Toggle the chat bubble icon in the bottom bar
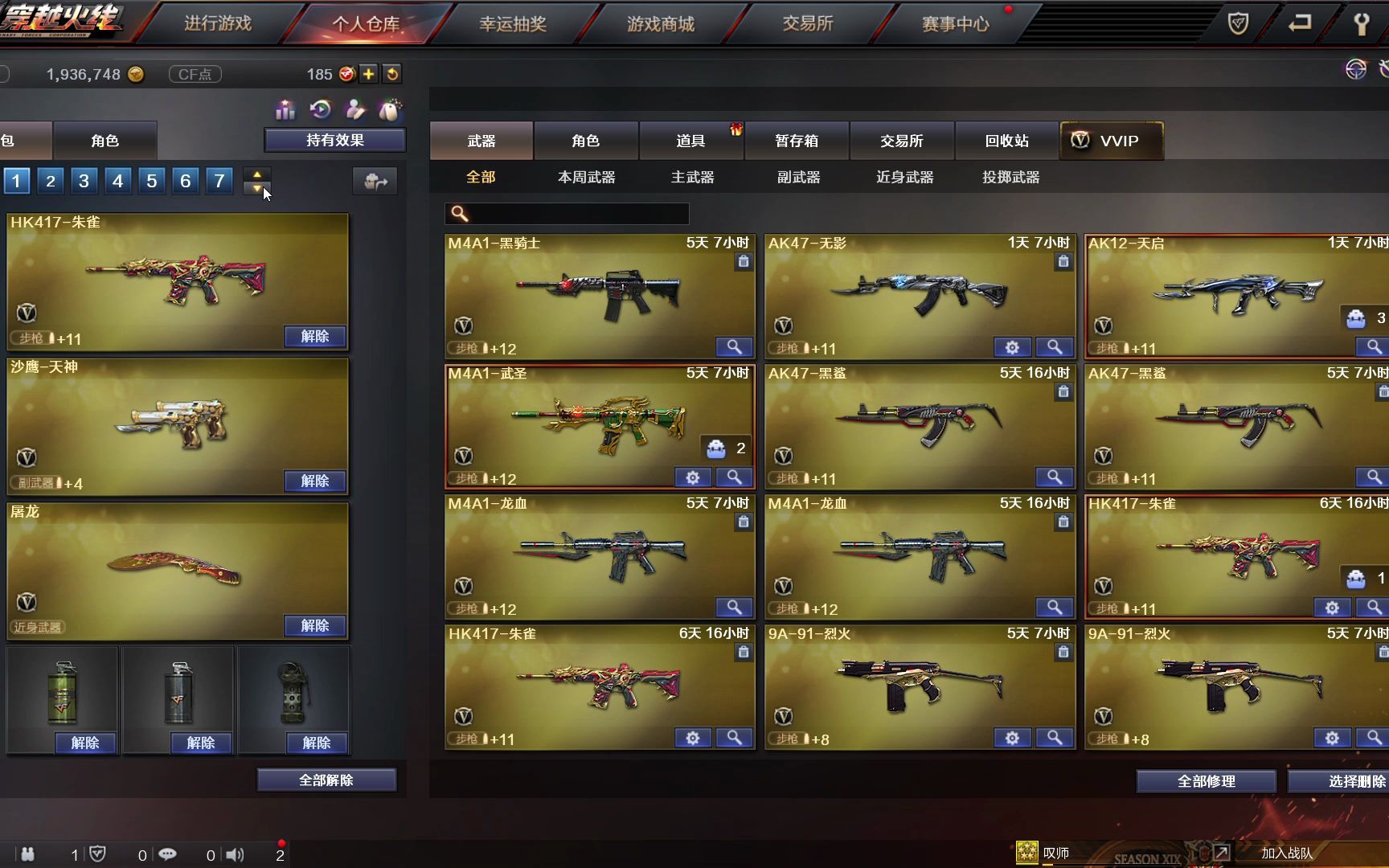 pyautogui.click(x=167, y=854)
